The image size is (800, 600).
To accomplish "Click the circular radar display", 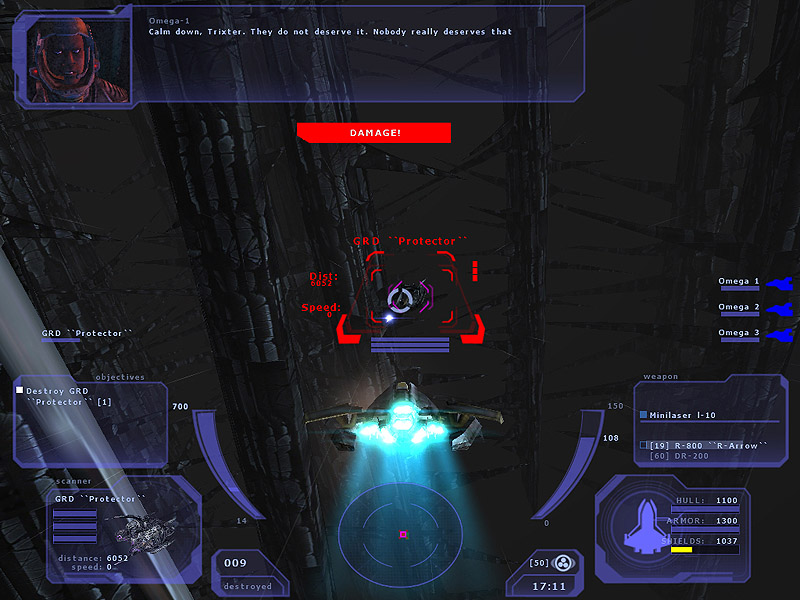I will [400, 532].
